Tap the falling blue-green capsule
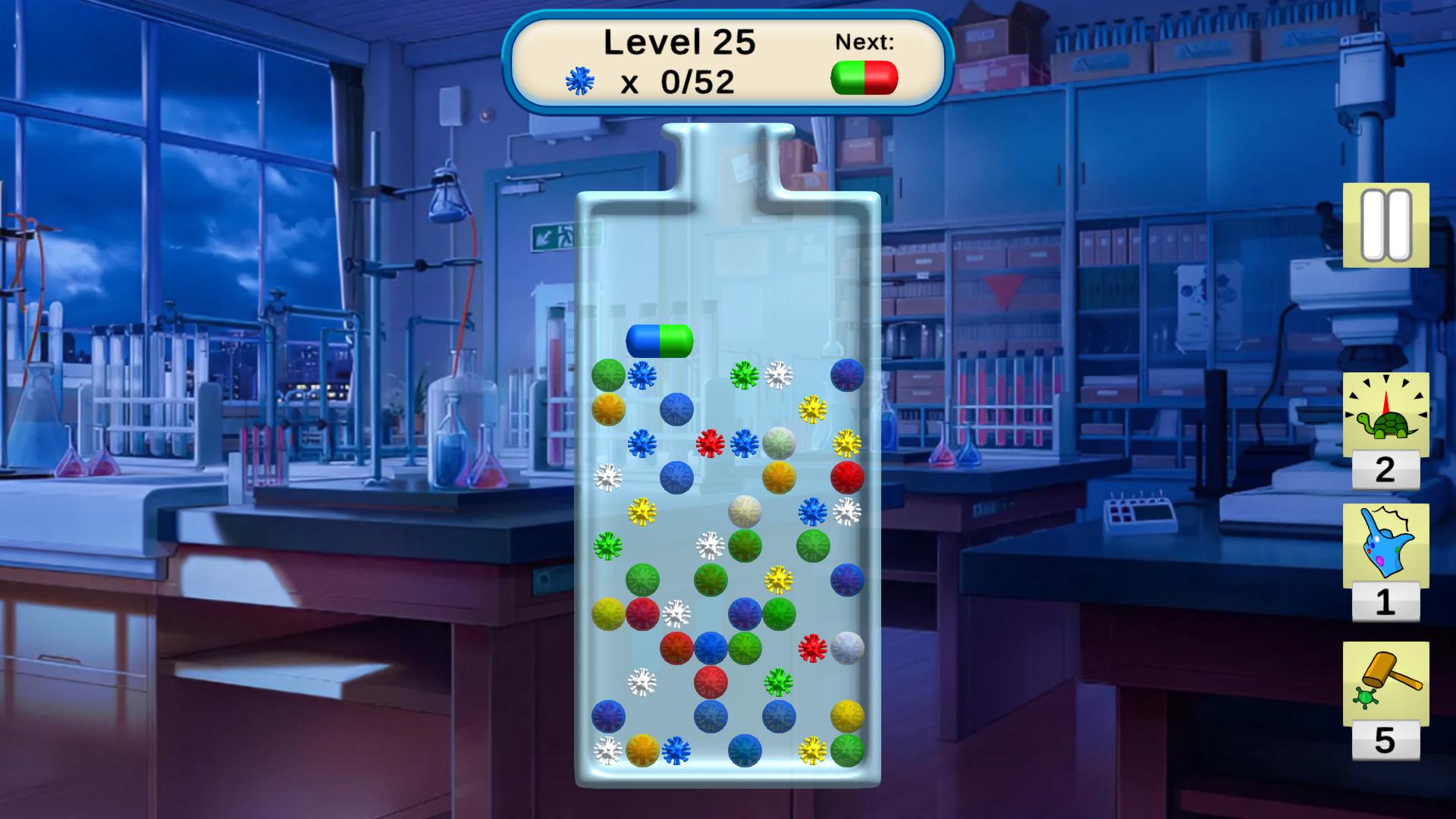The image size is (1456, 819). click(661, 341)
